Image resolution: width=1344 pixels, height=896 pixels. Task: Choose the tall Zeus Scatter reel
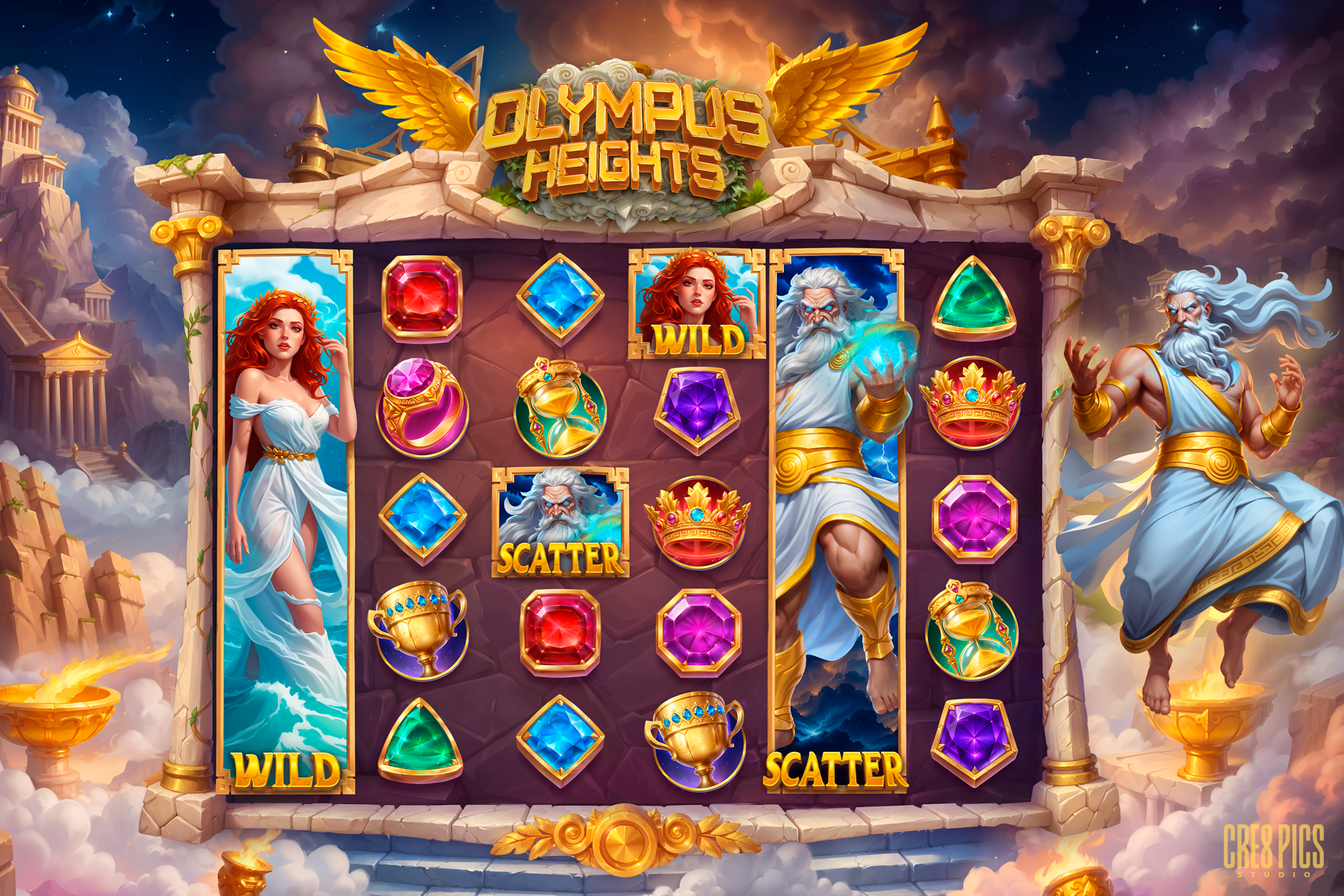[836, 519]
